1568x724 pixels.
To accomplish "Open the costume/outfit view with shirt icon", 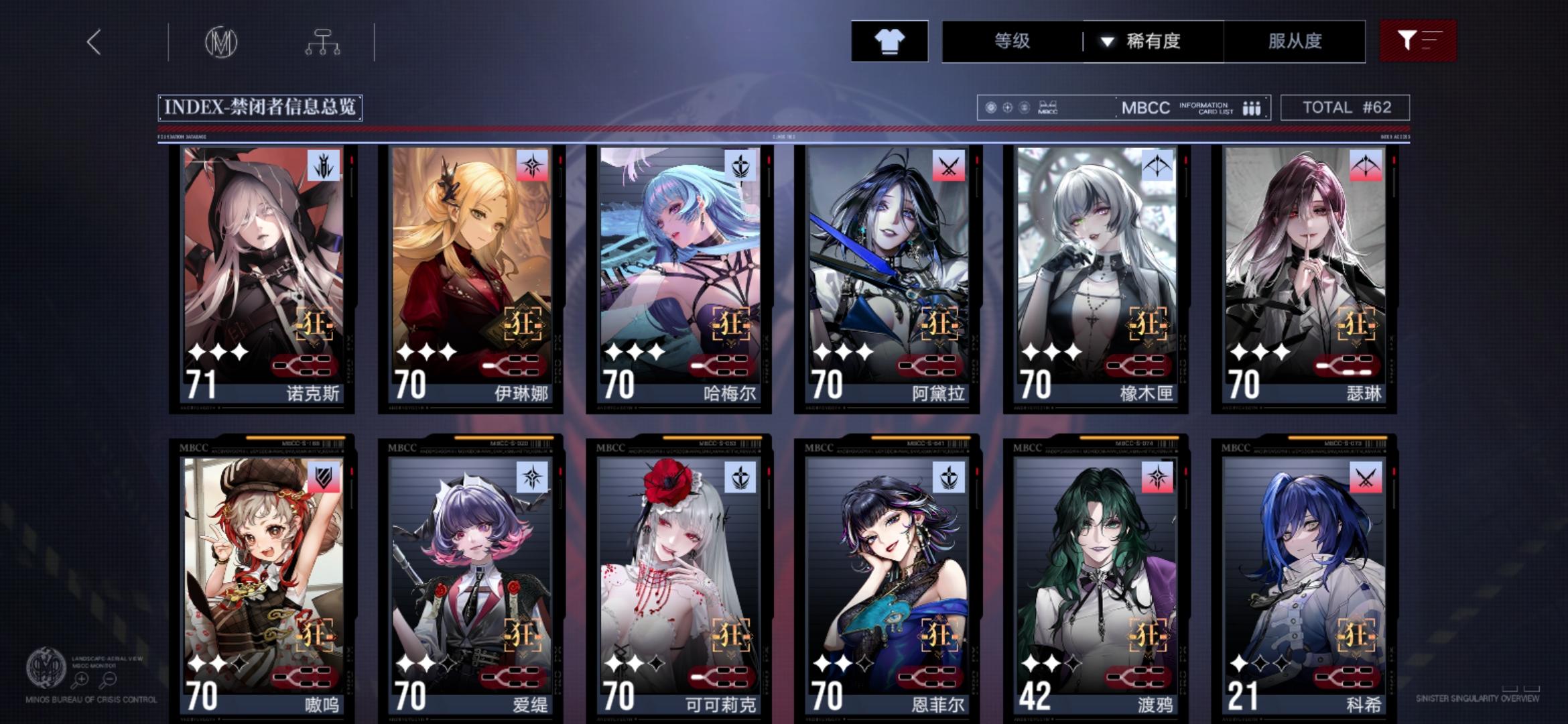I will pos(890,42).
